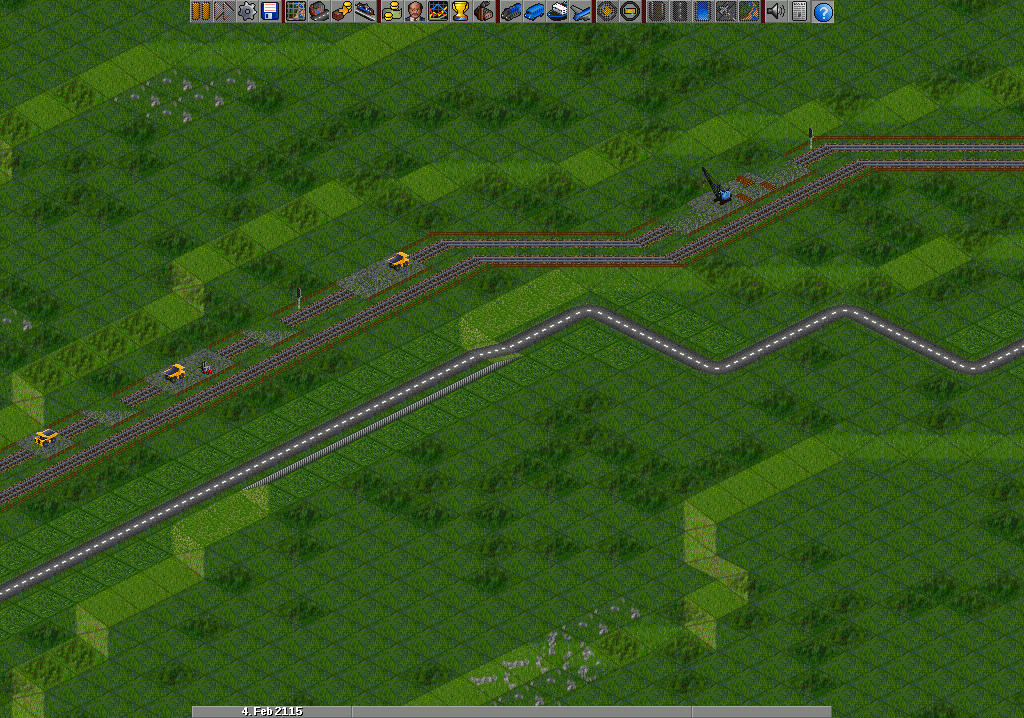This screenshot has width=1024, height=718.
Task: Show the list of ships
Action: pyautogui.click(x=557, y=12)
